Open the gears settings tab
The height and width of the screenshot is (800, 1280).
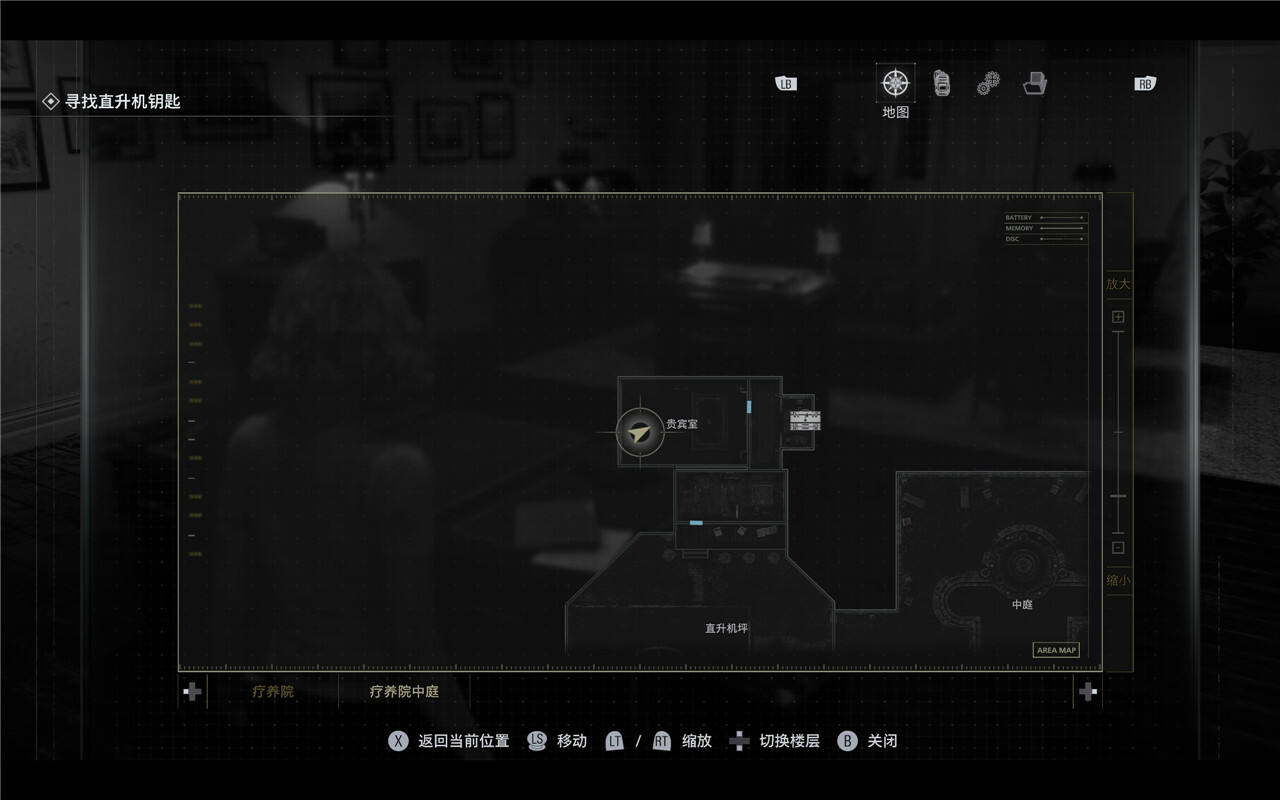(989, 83)
